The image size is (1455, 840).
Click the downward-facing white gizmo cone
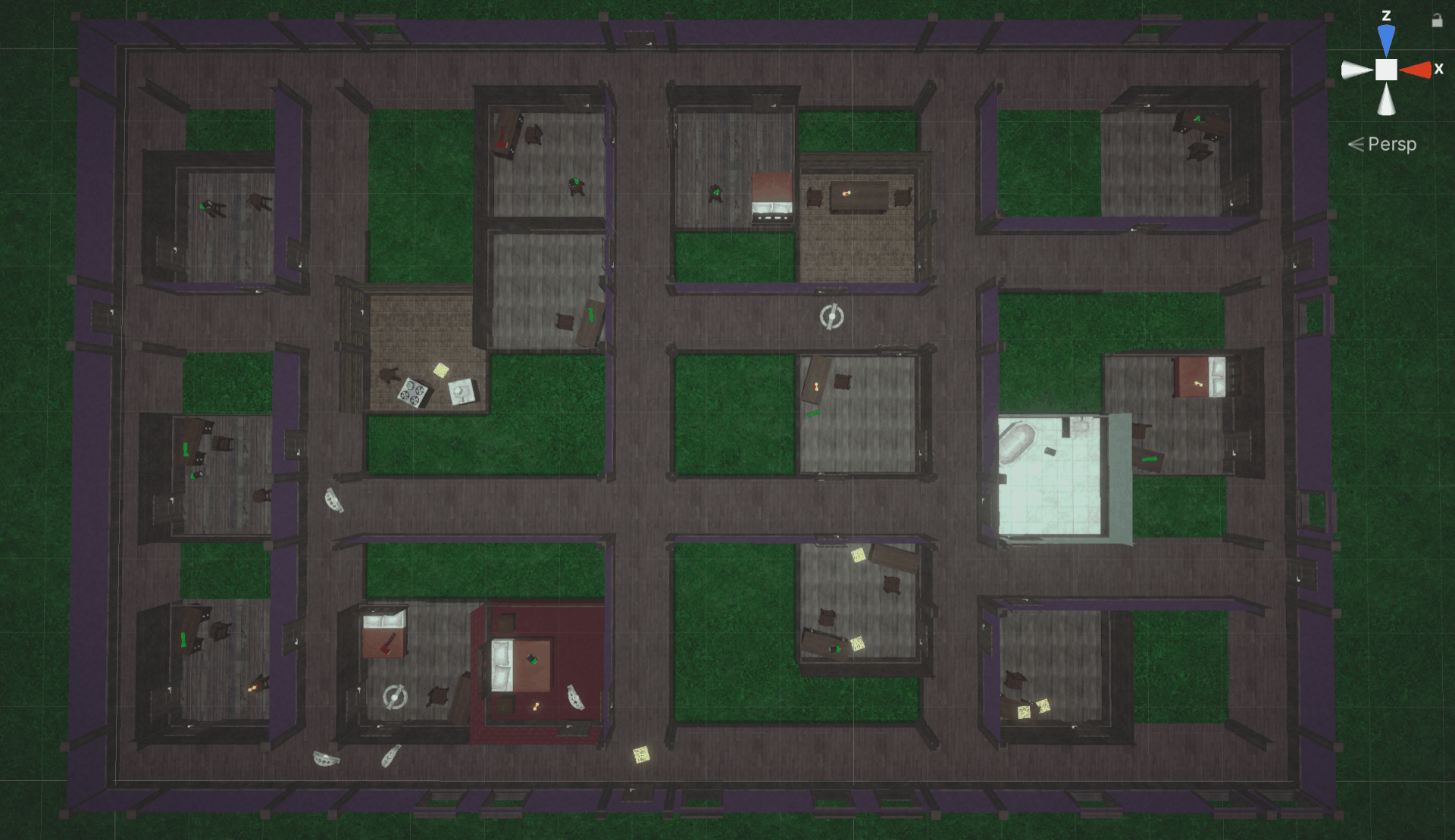1386,100
